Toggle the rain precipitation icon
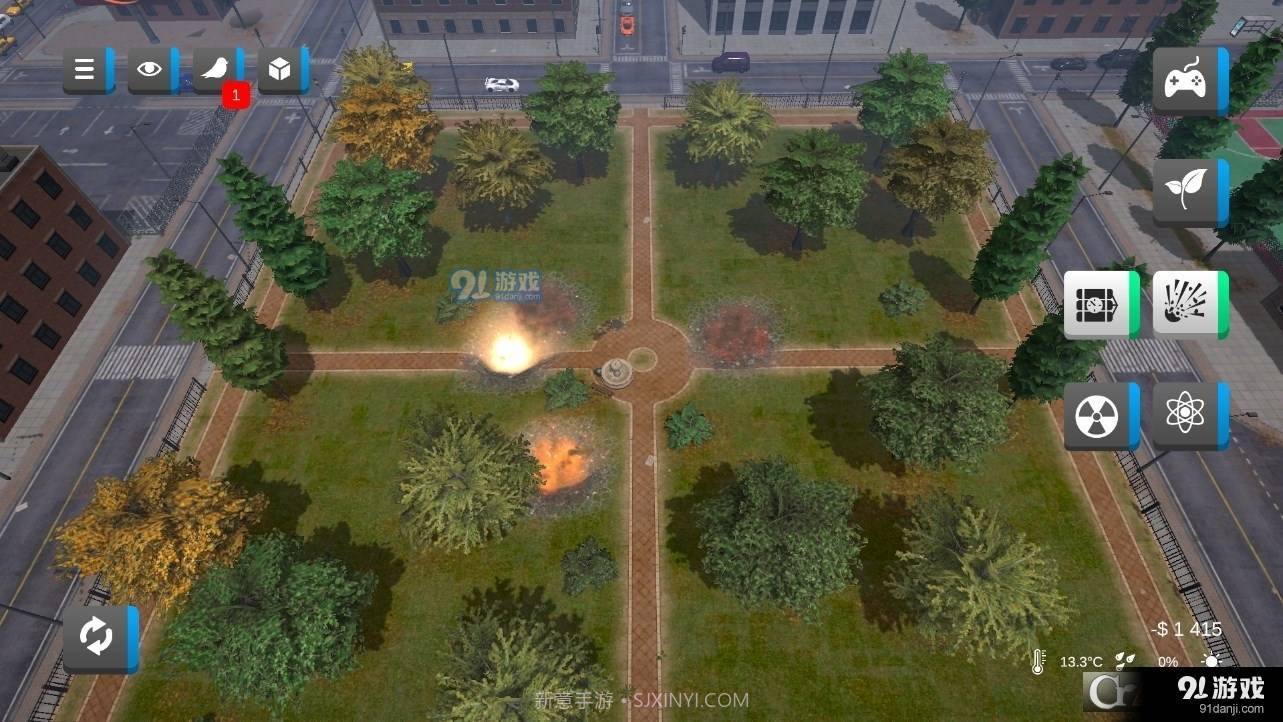The image size is (1283, 722). tap(1124, 661)
